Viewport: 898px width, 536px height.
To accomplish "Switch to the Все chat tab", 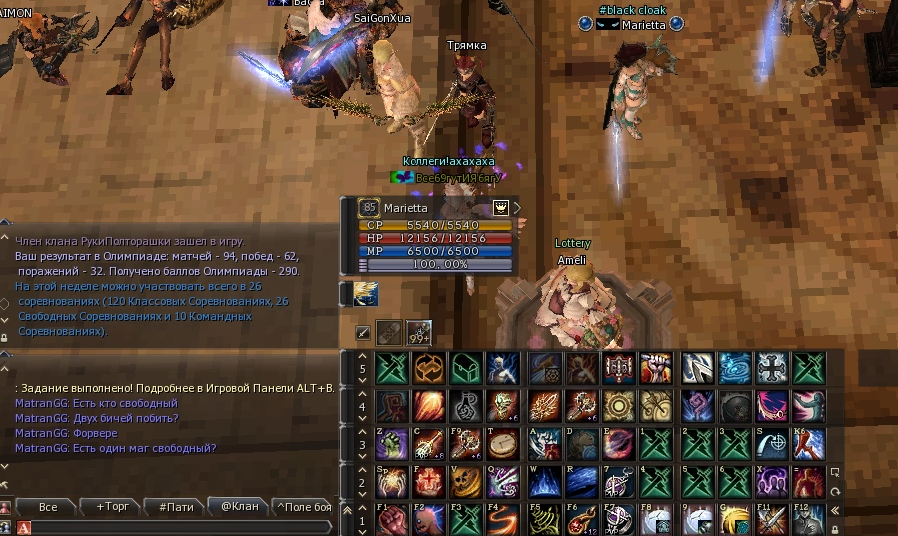I will coord(47,507).
